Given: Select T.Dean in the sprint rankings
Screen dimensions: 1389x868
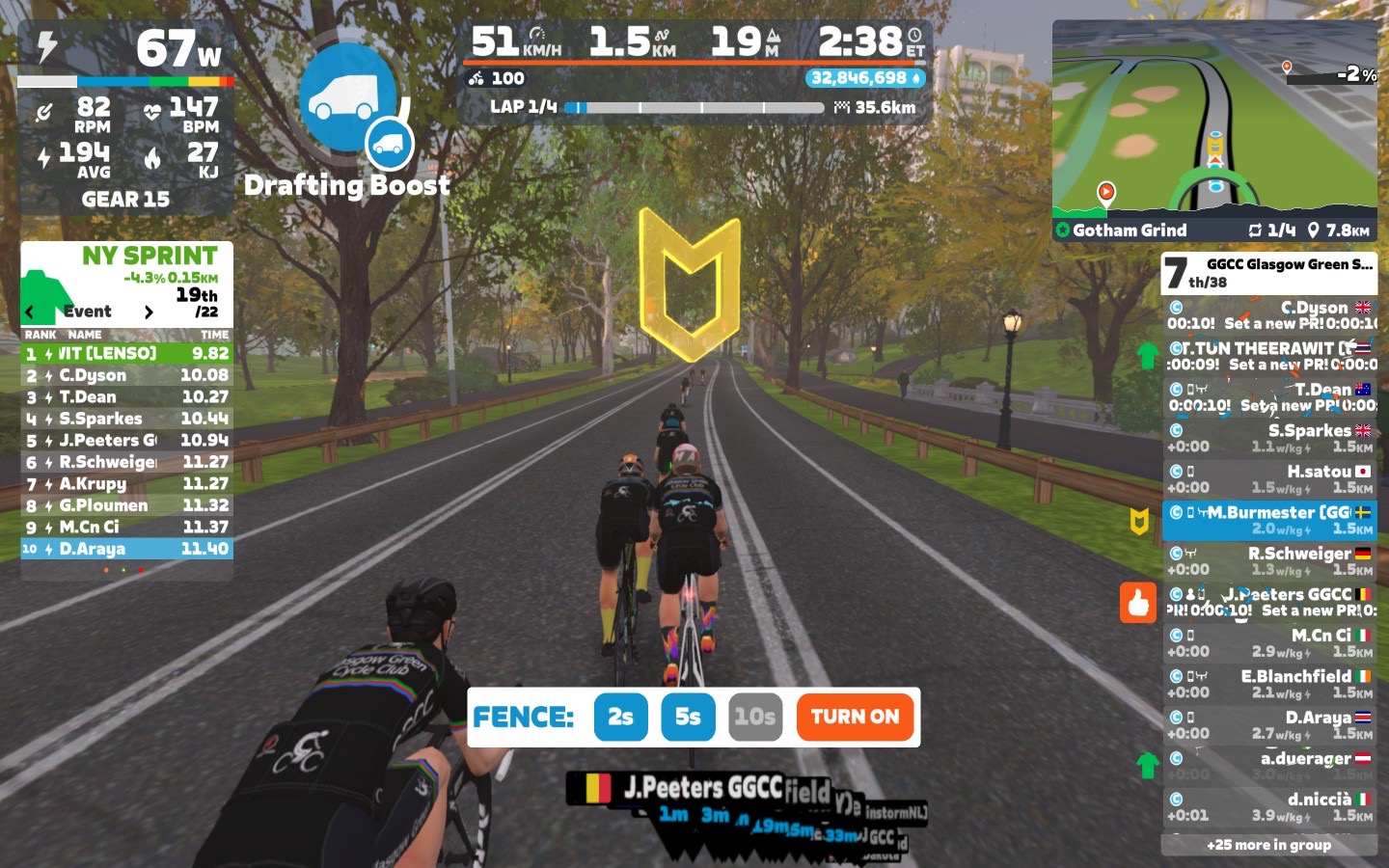Looking at the screenshot, I should click(x=126, y=396).
